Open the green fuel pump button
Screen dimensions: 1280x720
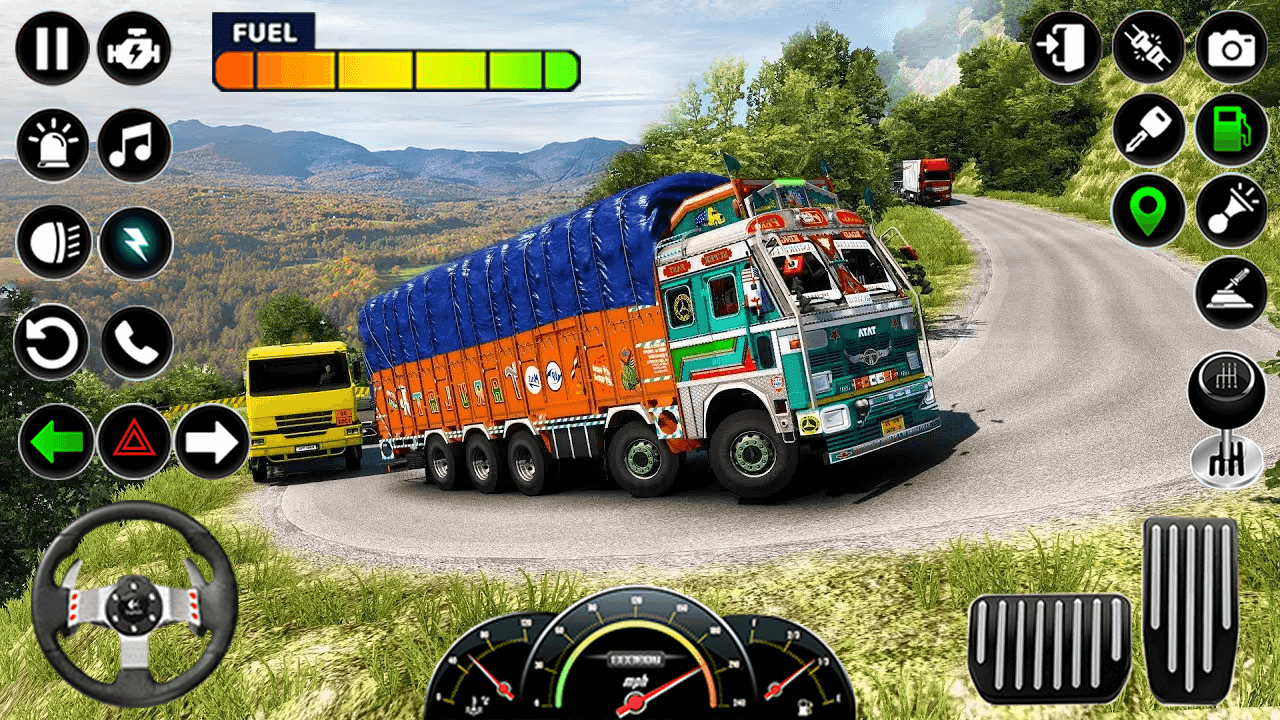click(x=1231, y=130)
